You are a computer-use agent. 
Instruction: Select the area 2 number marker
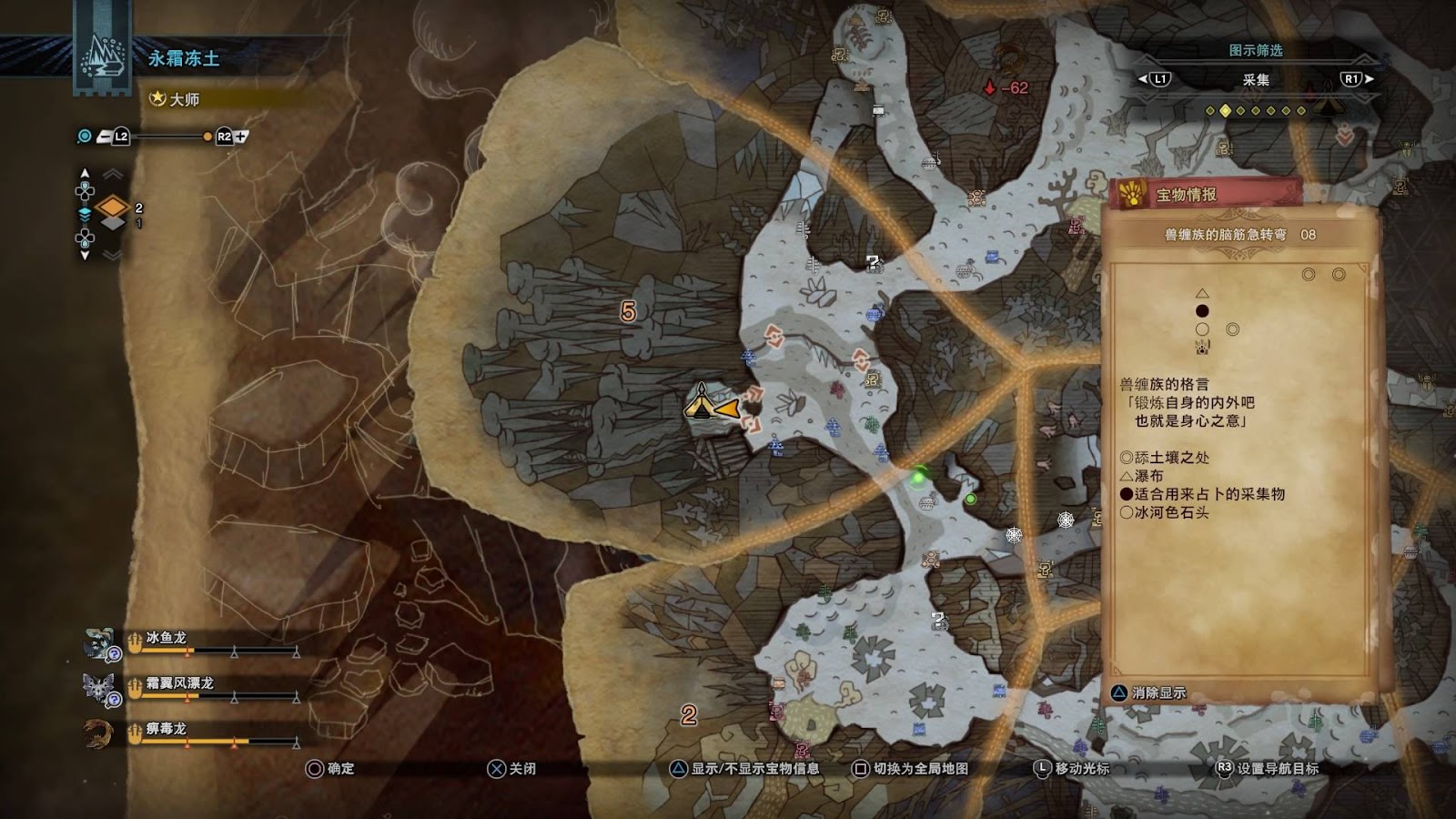tap(689, 715)
